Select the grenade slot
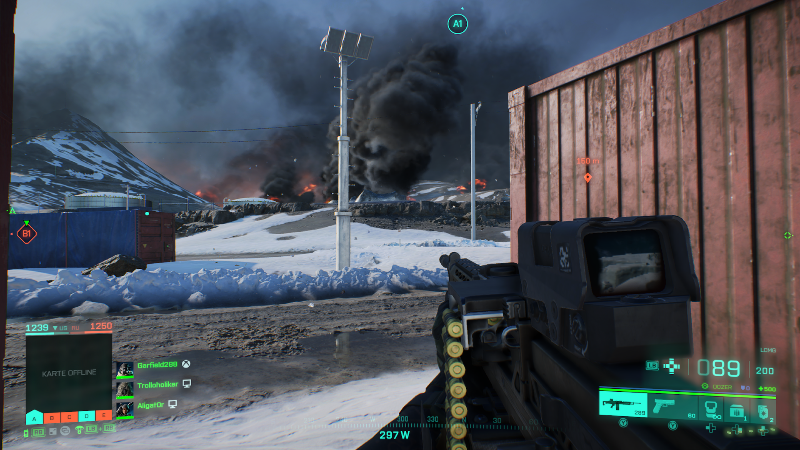The image size is (800, 450). click(x=764, y=406)
